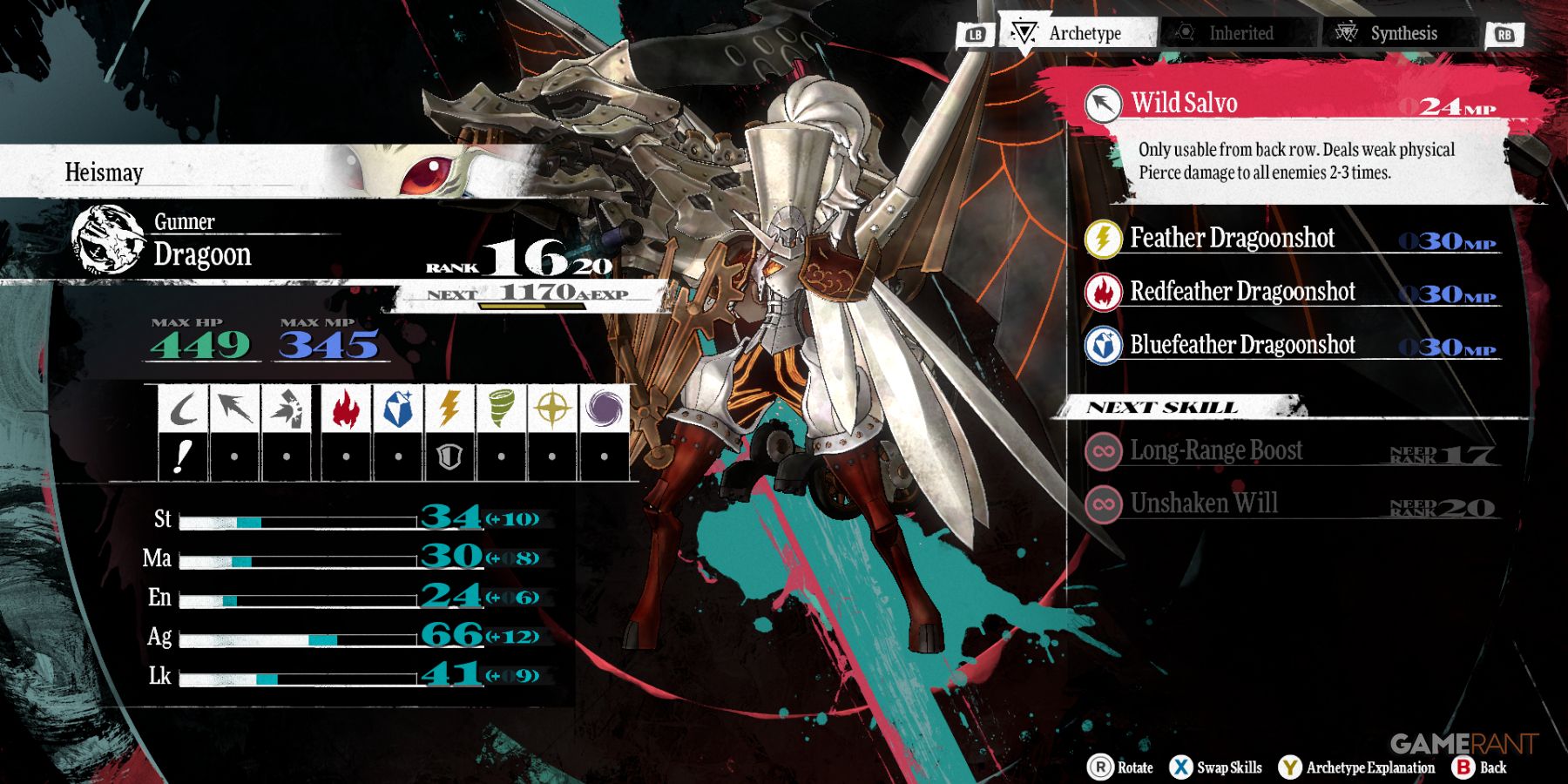Screen dimensions: 1568x784
Task: Choose the green tornado wind icon
Action: click(501, 408)
